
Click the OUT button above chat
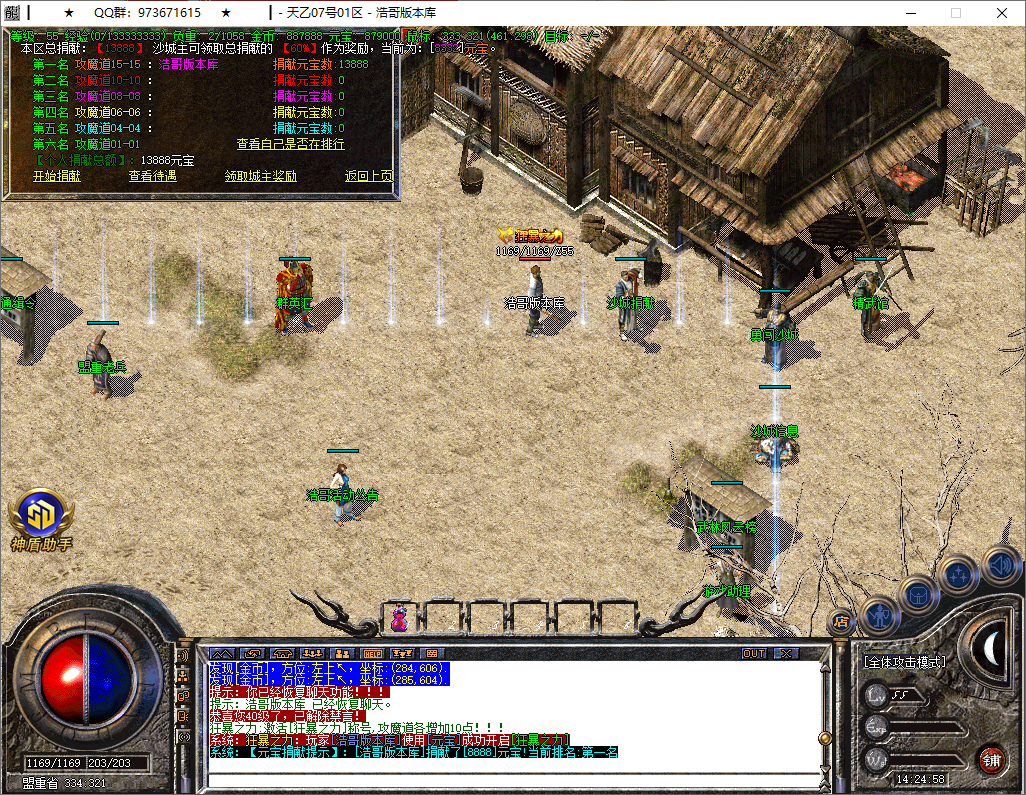(x=754, y=653)
